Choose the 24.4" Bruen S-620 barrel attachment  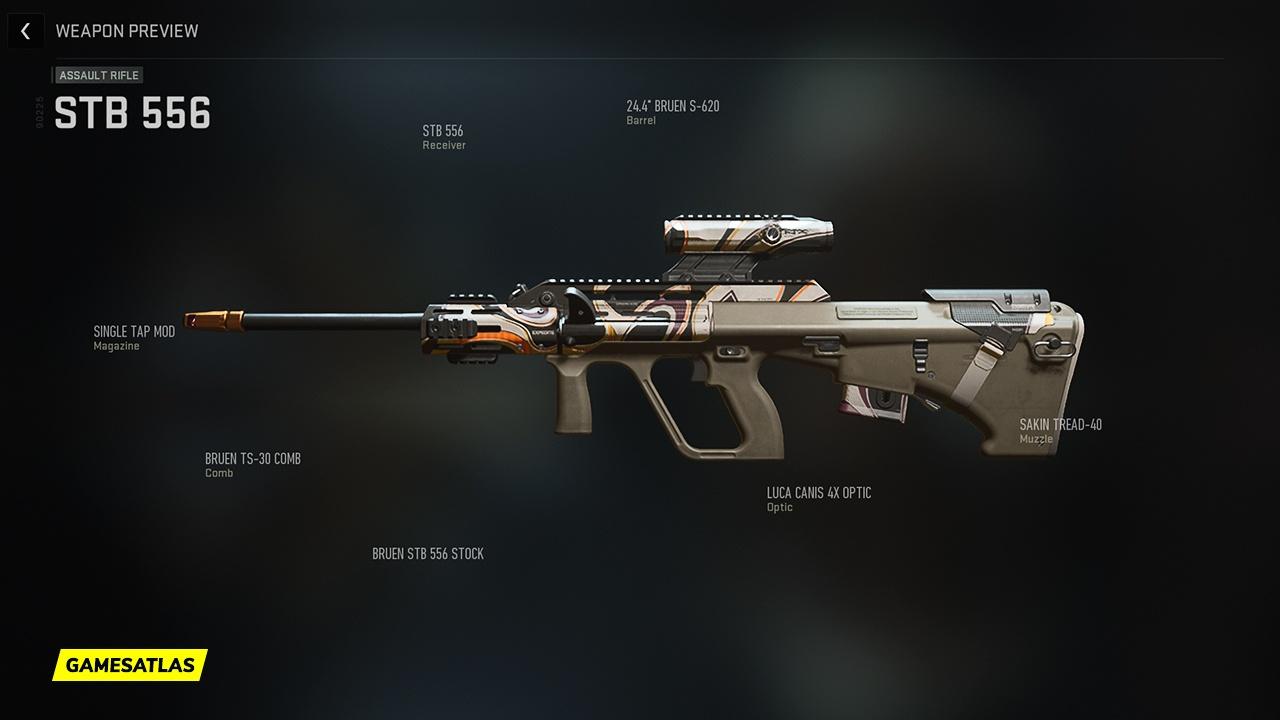[x=672, y=112]
